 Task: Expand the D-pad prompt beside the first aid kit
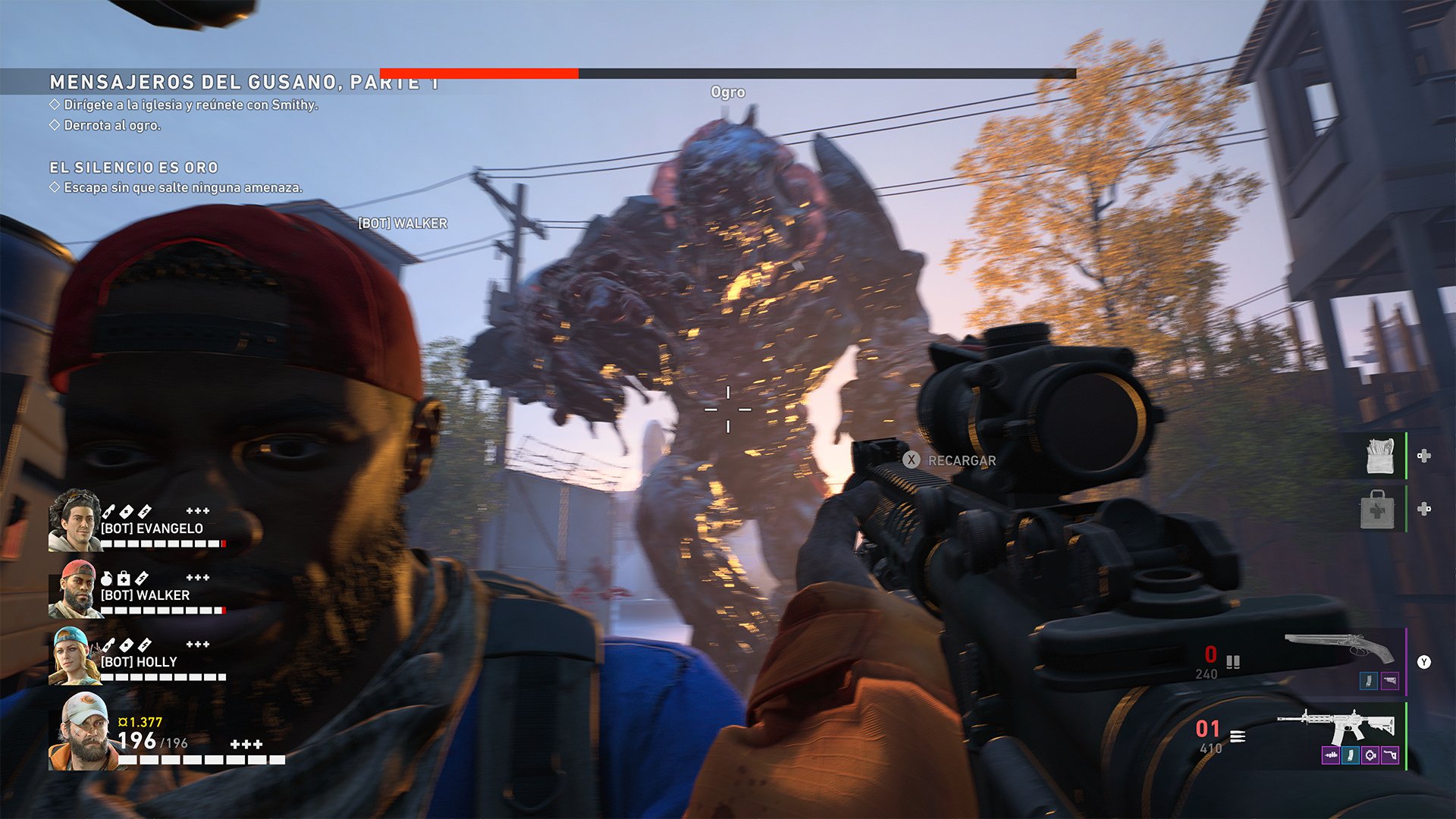[x=1425, y=508]
